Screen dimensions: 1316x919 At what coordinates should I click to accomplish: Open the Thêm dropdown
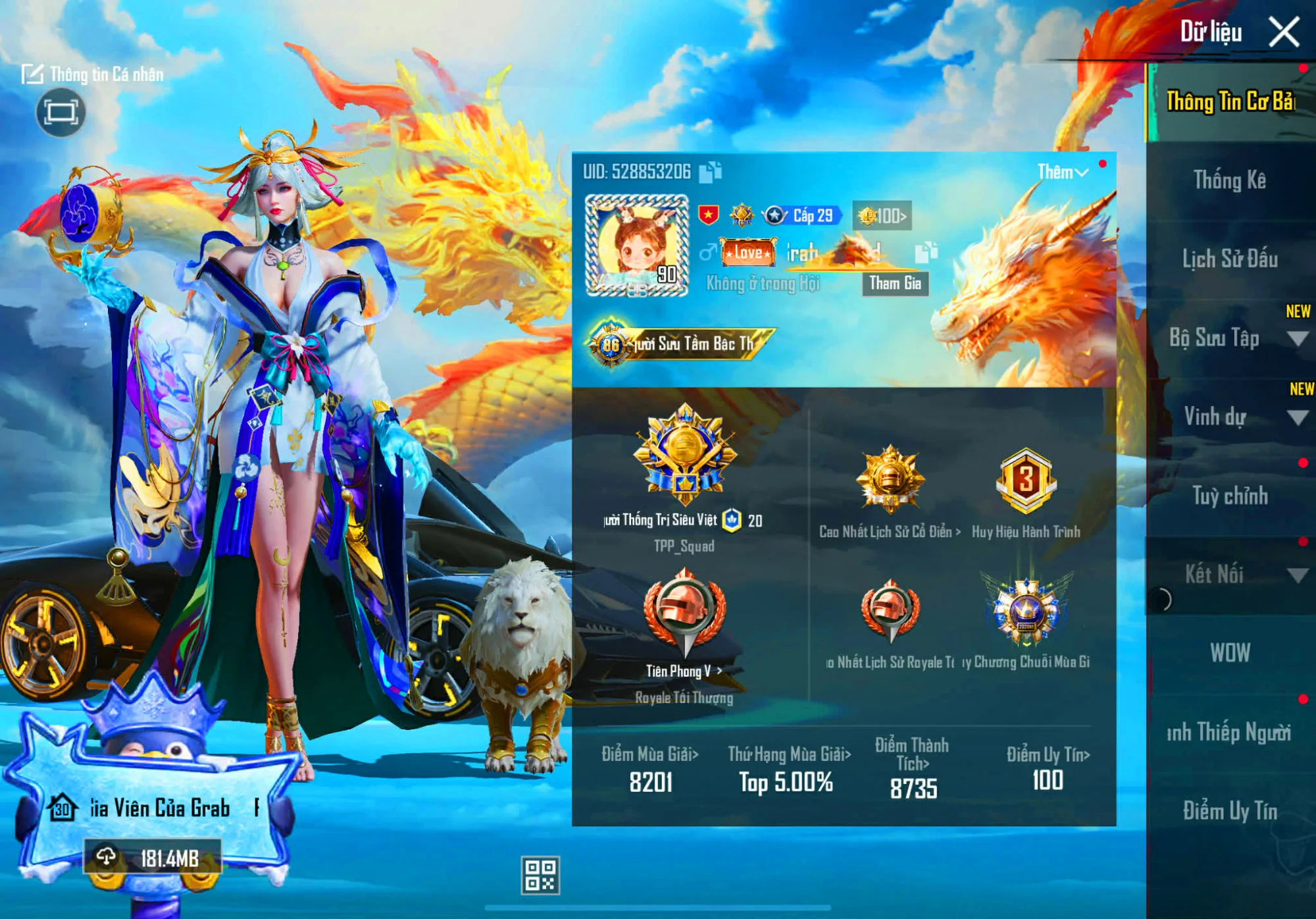[x=1062, y=172]
